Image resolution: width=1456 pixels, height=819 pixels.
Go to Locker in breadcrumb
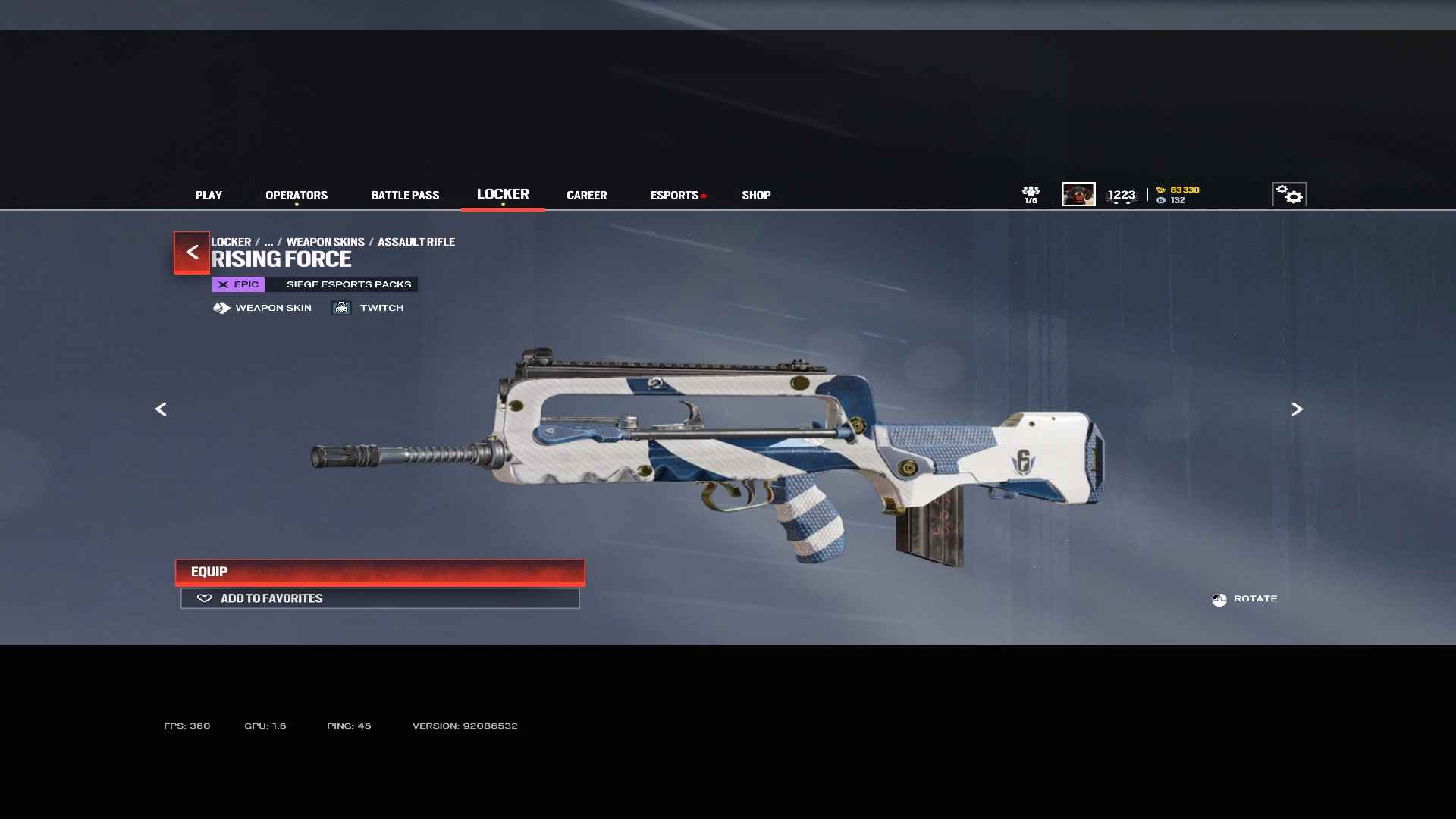231,242
